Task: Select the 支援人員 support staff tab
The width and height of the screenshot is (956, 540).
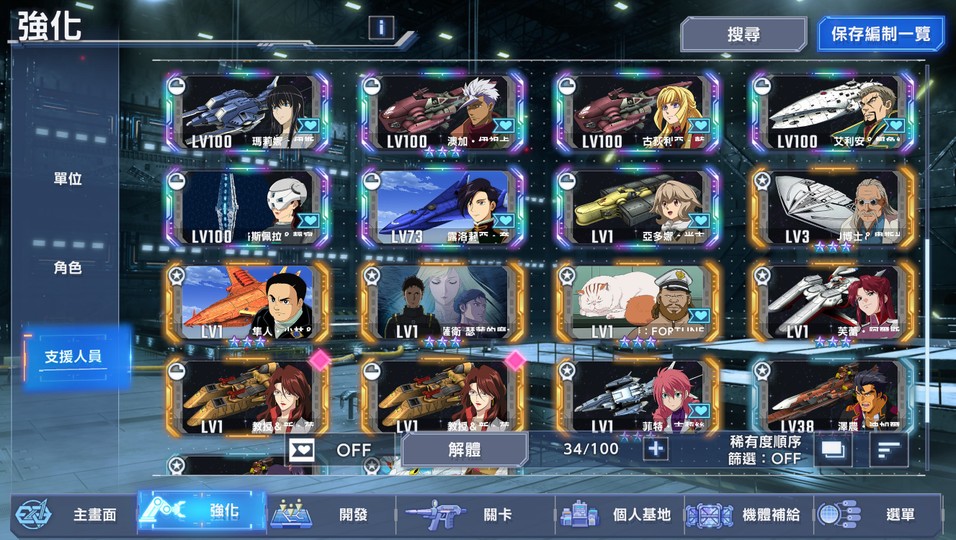Action: click(74, 356)
